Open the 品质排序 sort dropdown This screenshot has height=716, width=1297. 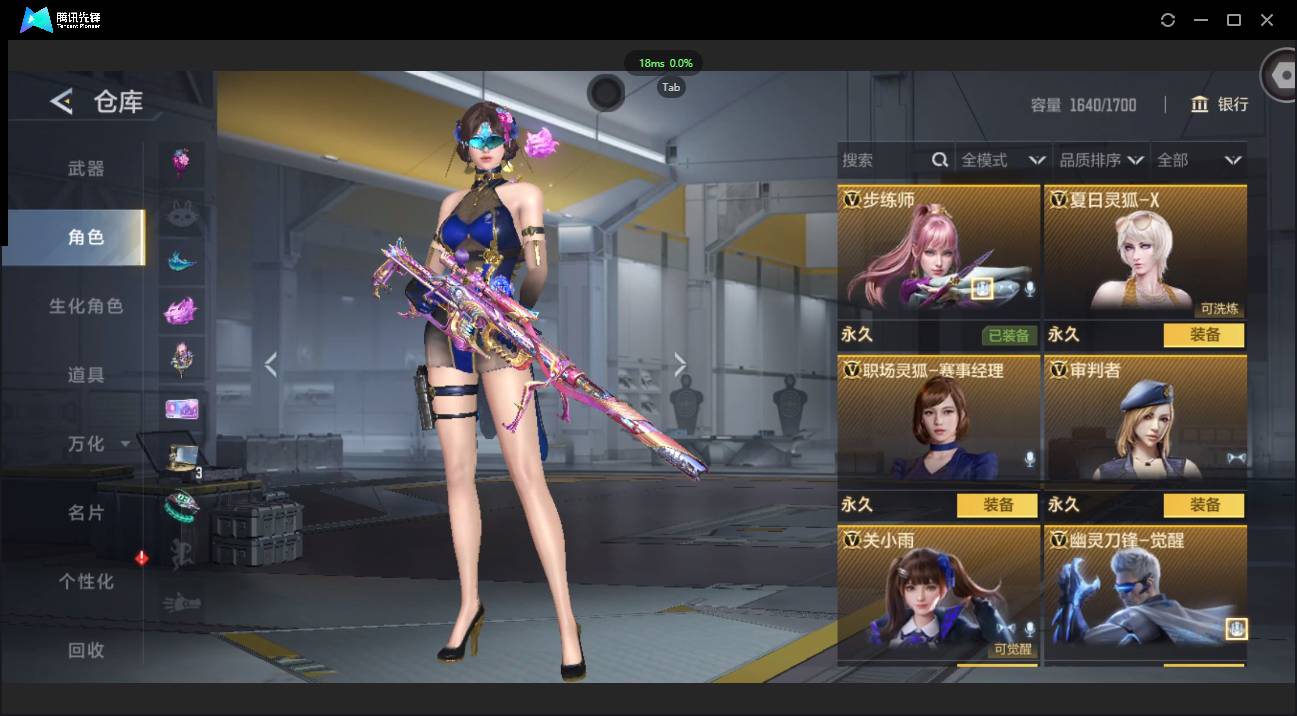click(1101, 160)
